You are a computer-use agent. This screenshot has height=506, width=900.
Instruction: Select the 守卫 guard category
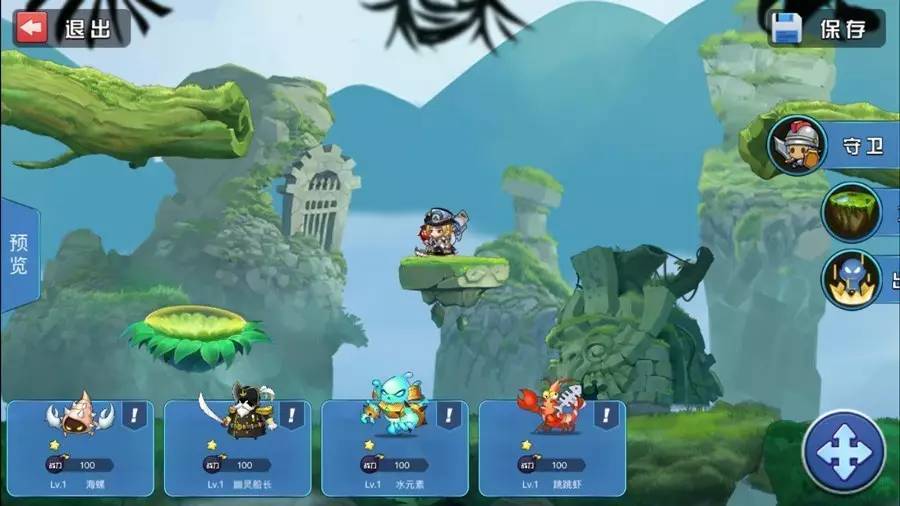tap(828, 146)
